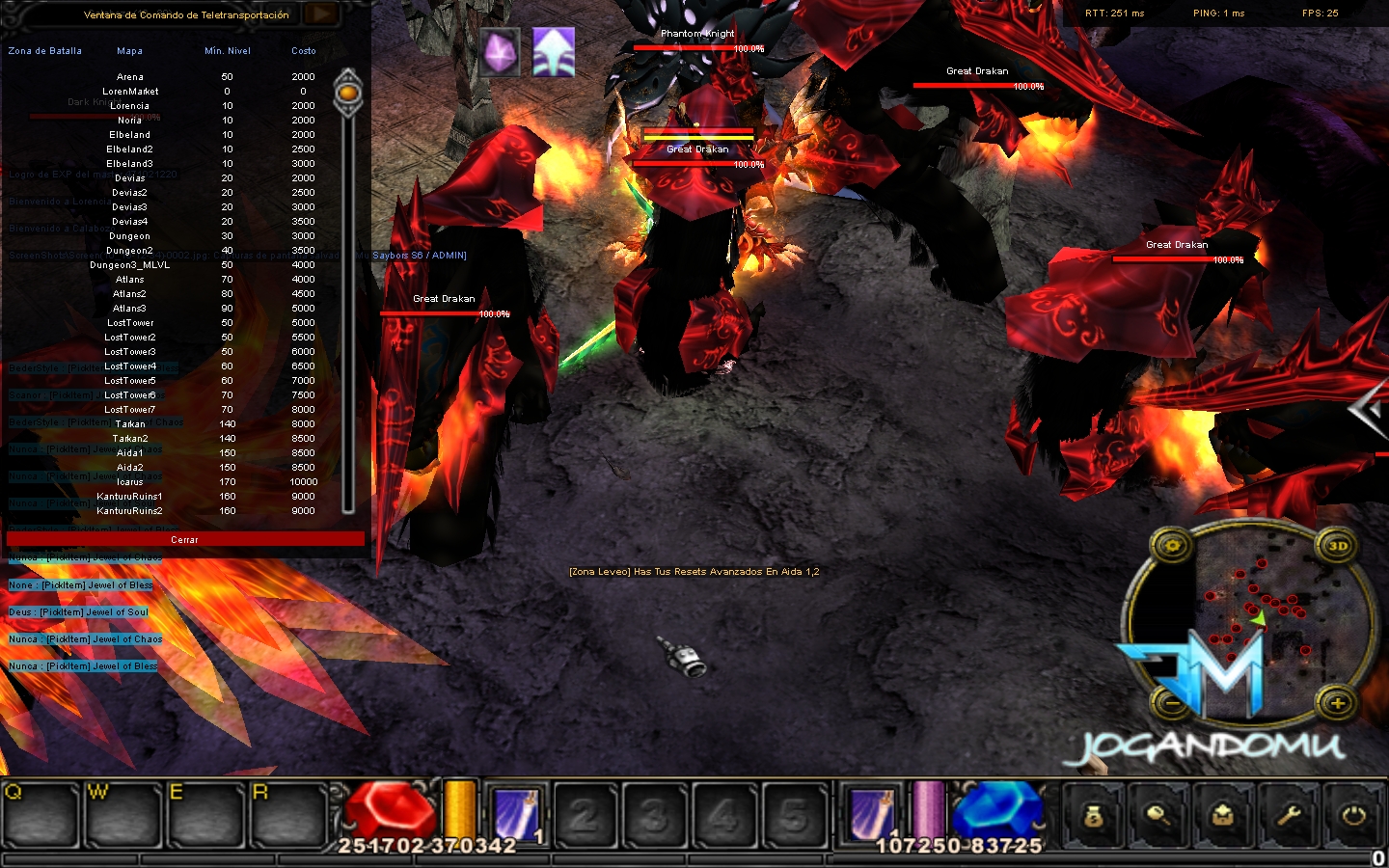Select Noria as teleport destination
Viewport: 1389px width, 868px height.
click(130, 121)
